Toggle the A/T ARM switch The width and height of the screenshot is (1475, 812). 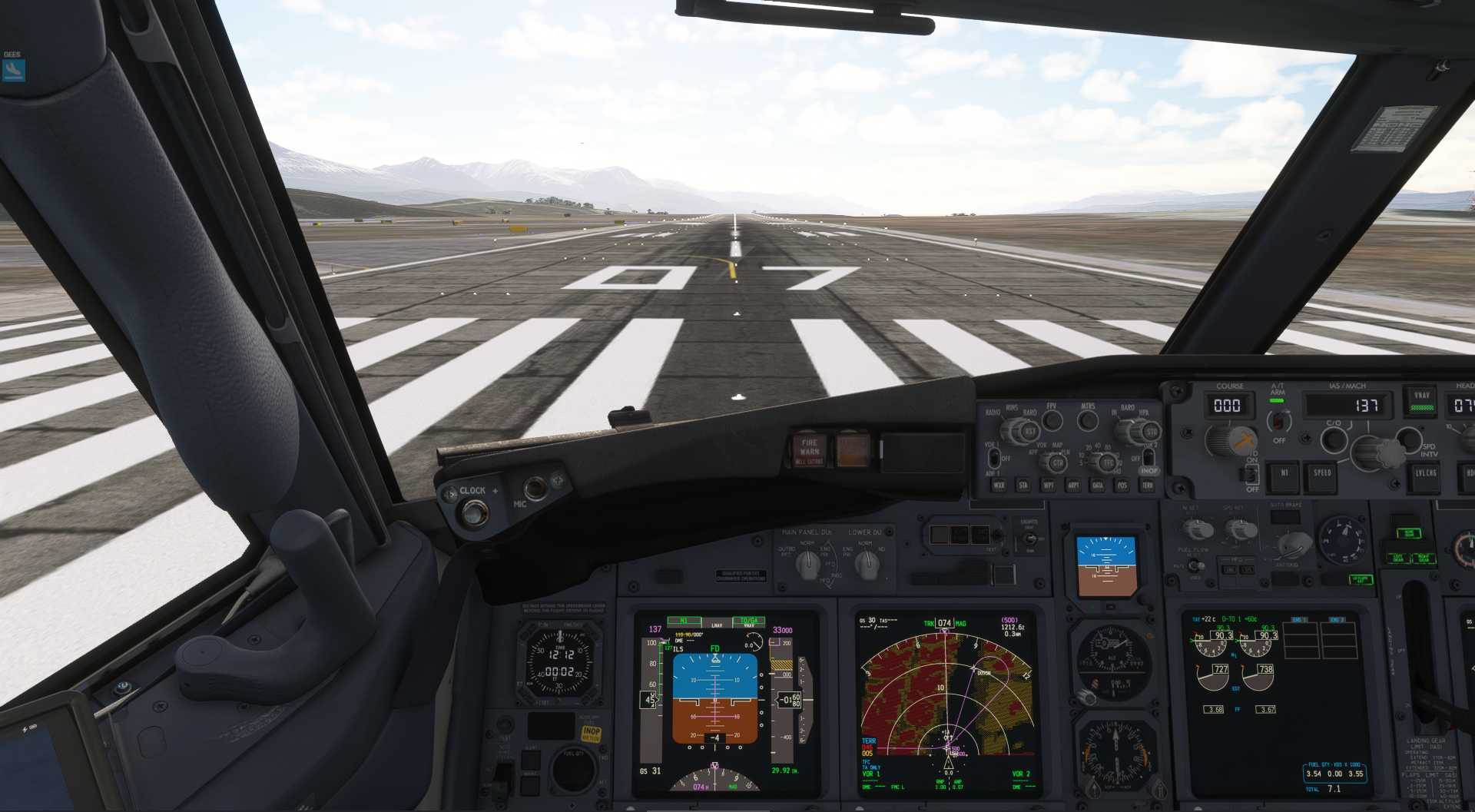[x=1278, y=420]
